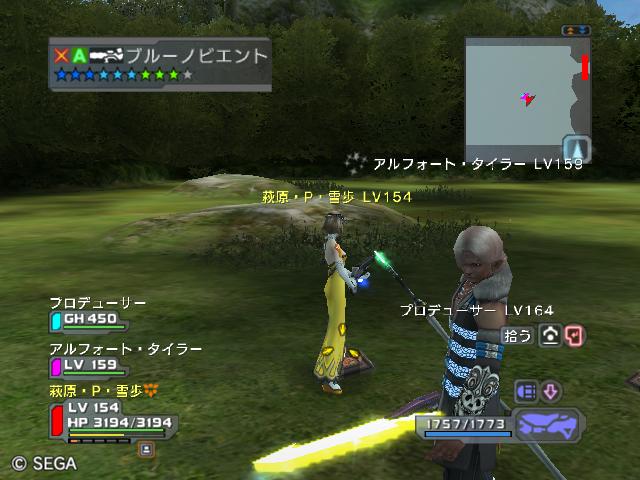Click the ブルーノピエント item info banner
Viewport: 640px width, 480px height.
click(160, 64)
